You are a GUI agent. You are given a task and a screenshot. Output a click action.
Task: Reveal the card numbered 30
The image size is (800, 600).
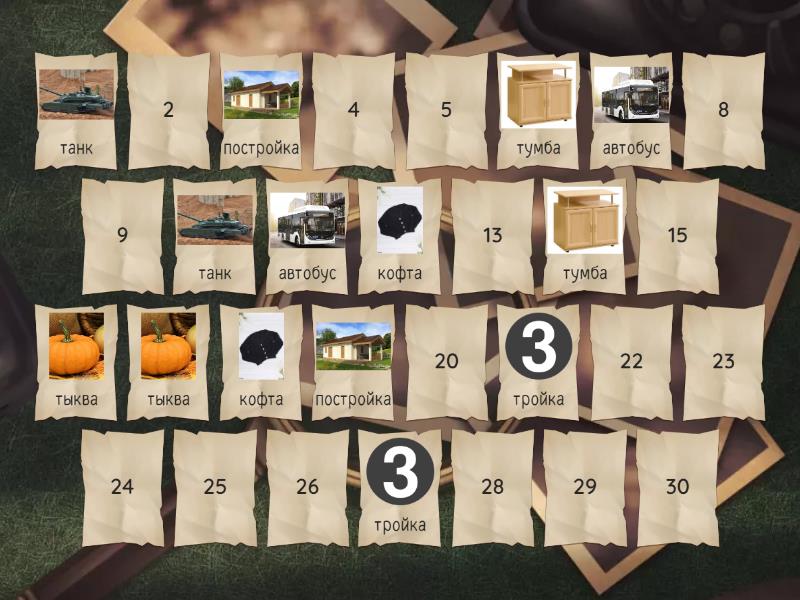tap(677, 488)
